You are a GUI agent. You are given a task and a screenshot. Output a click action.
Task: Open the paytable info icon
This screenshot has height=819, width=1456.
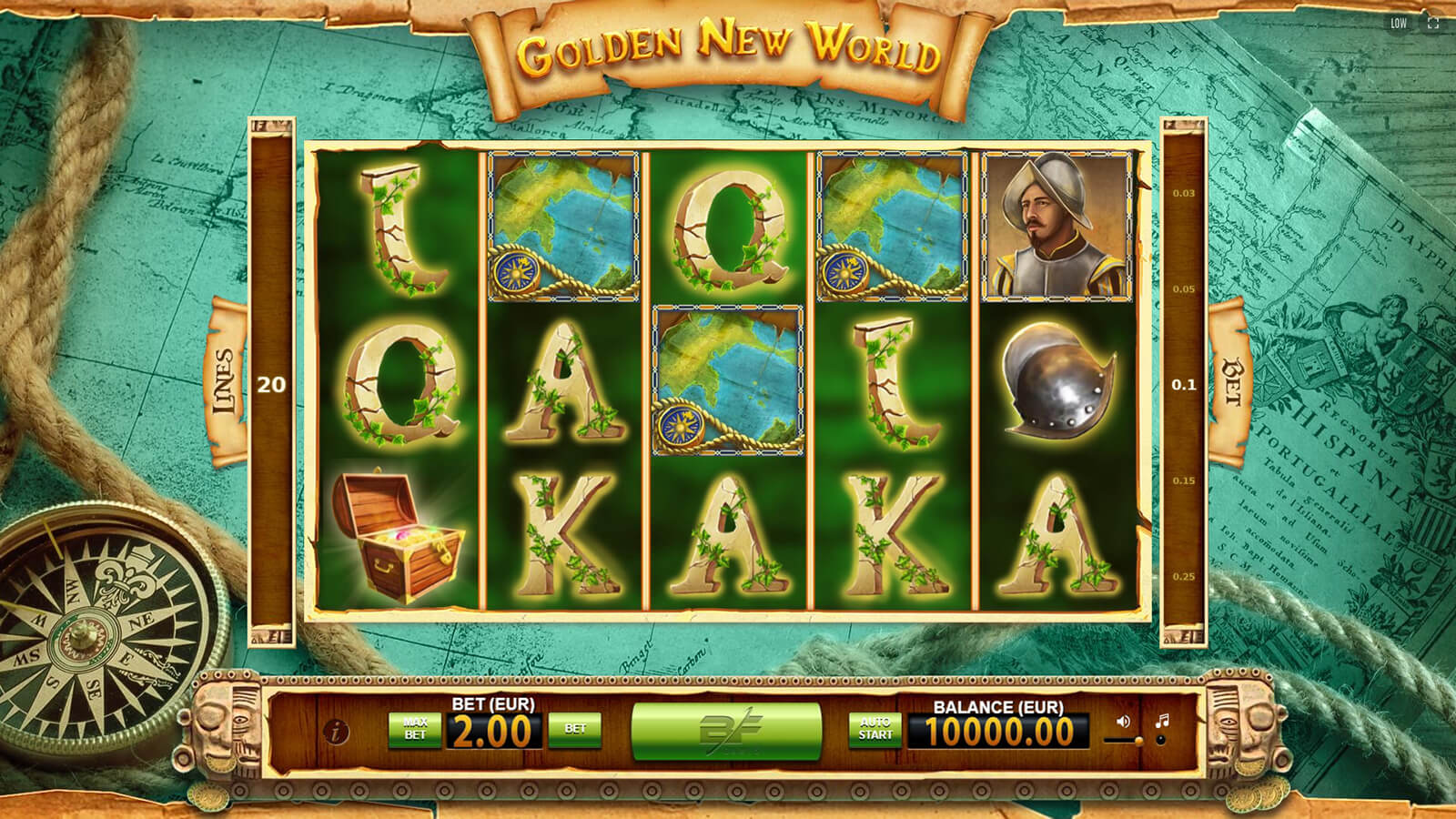pos(337,731)
